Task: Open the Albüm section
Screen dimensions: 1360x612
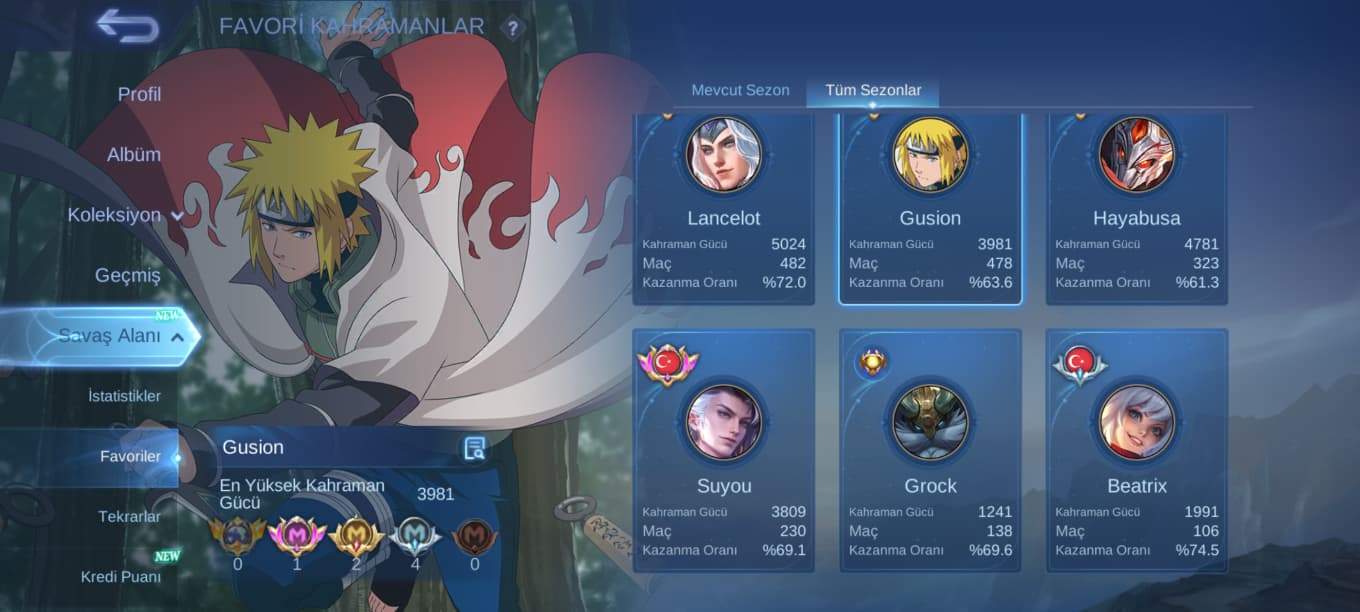Action: pyautogui.click(x=134, y=155)
